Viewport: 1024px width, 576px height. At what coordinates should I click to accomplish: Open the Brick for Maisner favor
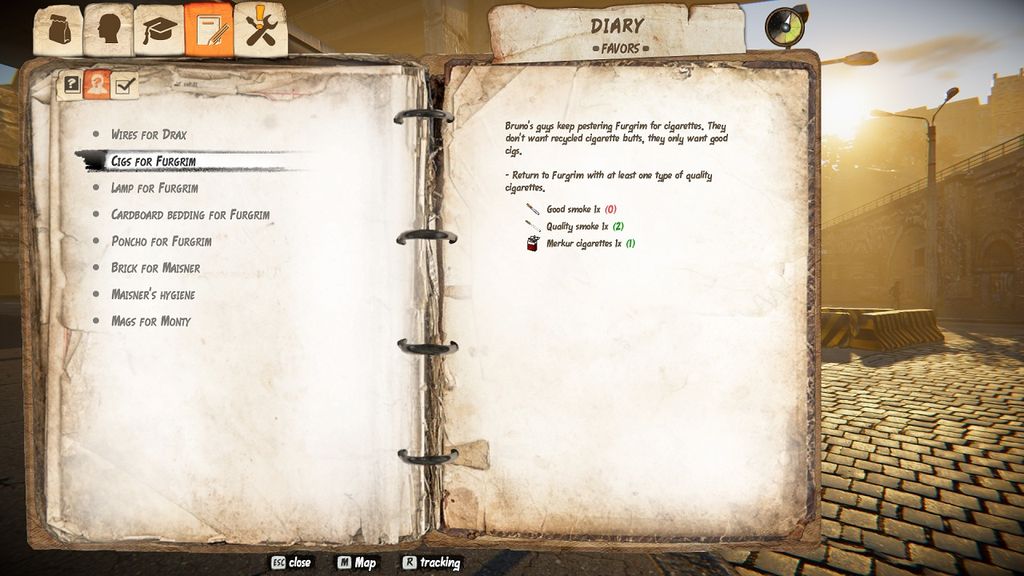tap(155, 268)
